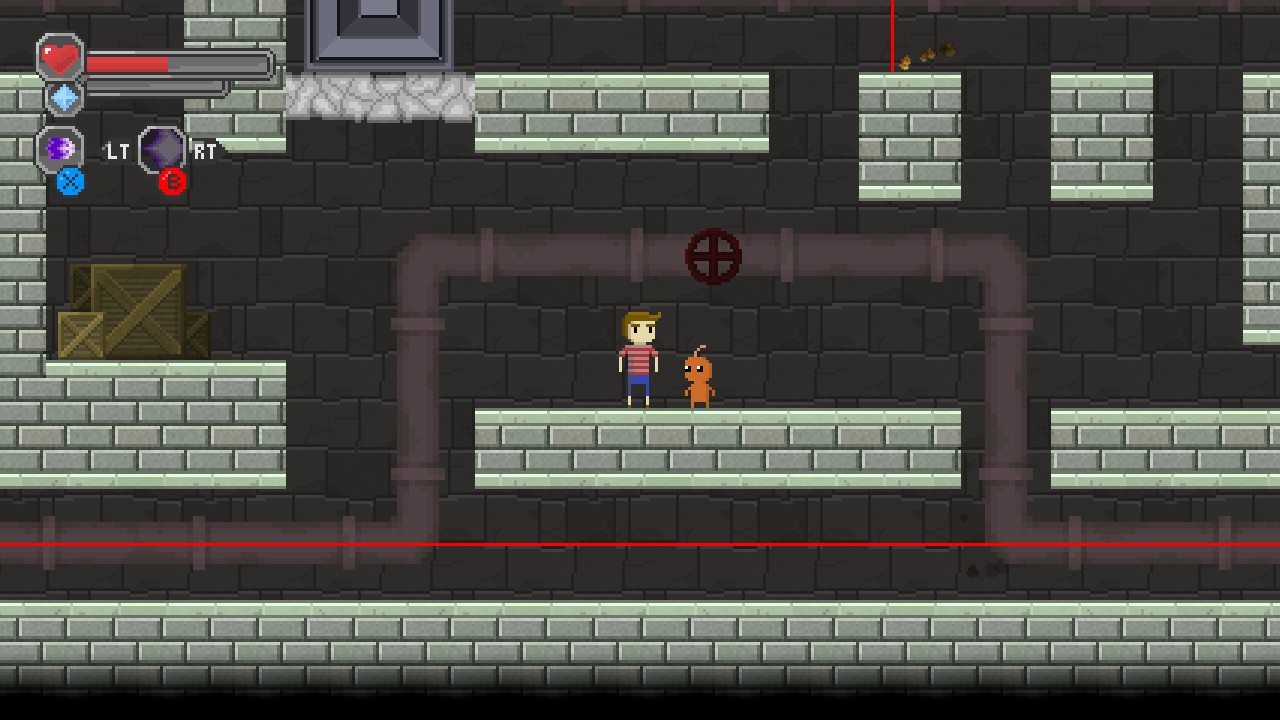The height and width of the screenshot is (720, 1280).
Task: Click the red B gamepad button icon
Action: pyautogui.click(x=172, y=182)
